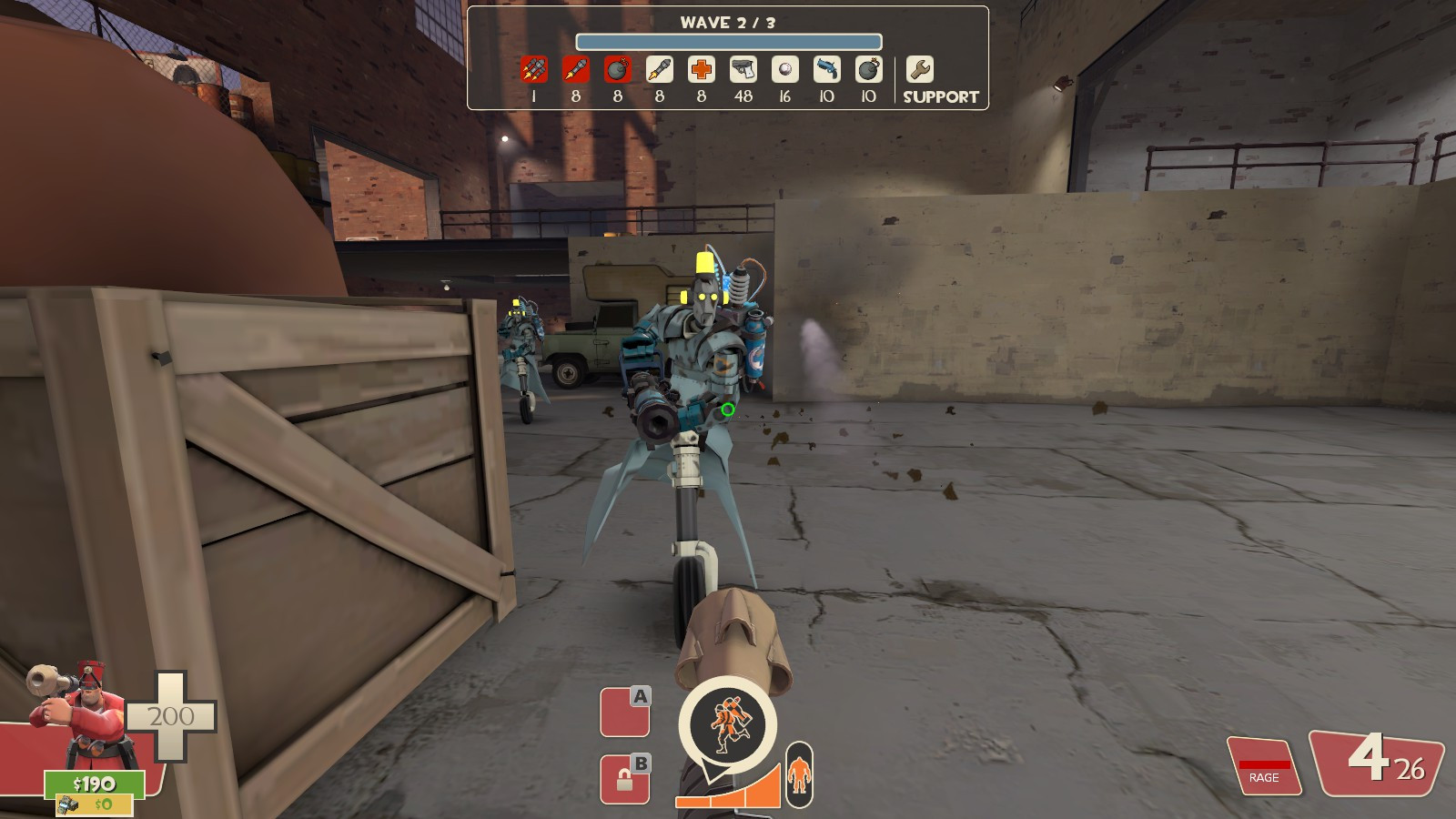The image size is (1456, 819).
Task: Click the red giant soldier rocket icon
Action: tap(576, 68)
